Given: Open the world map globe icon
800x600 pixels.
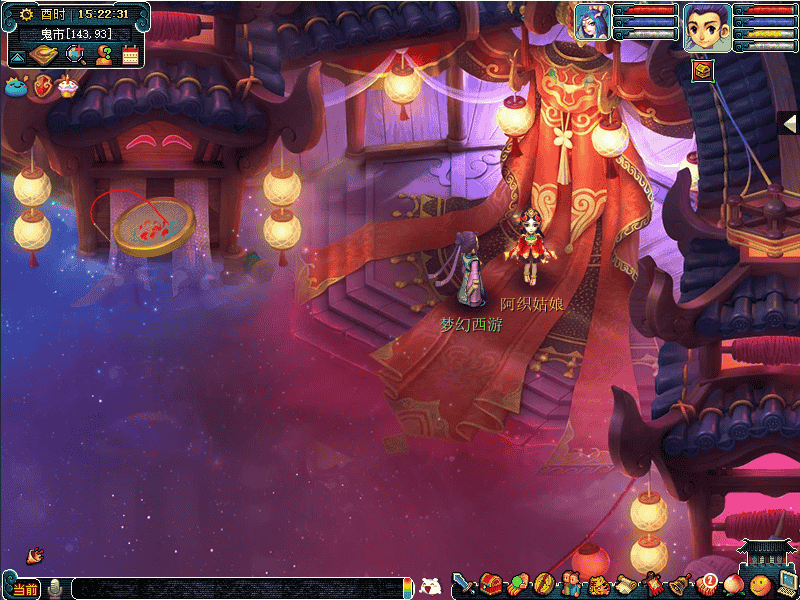Looking at the screenshot, I should (x=74, y=55).
